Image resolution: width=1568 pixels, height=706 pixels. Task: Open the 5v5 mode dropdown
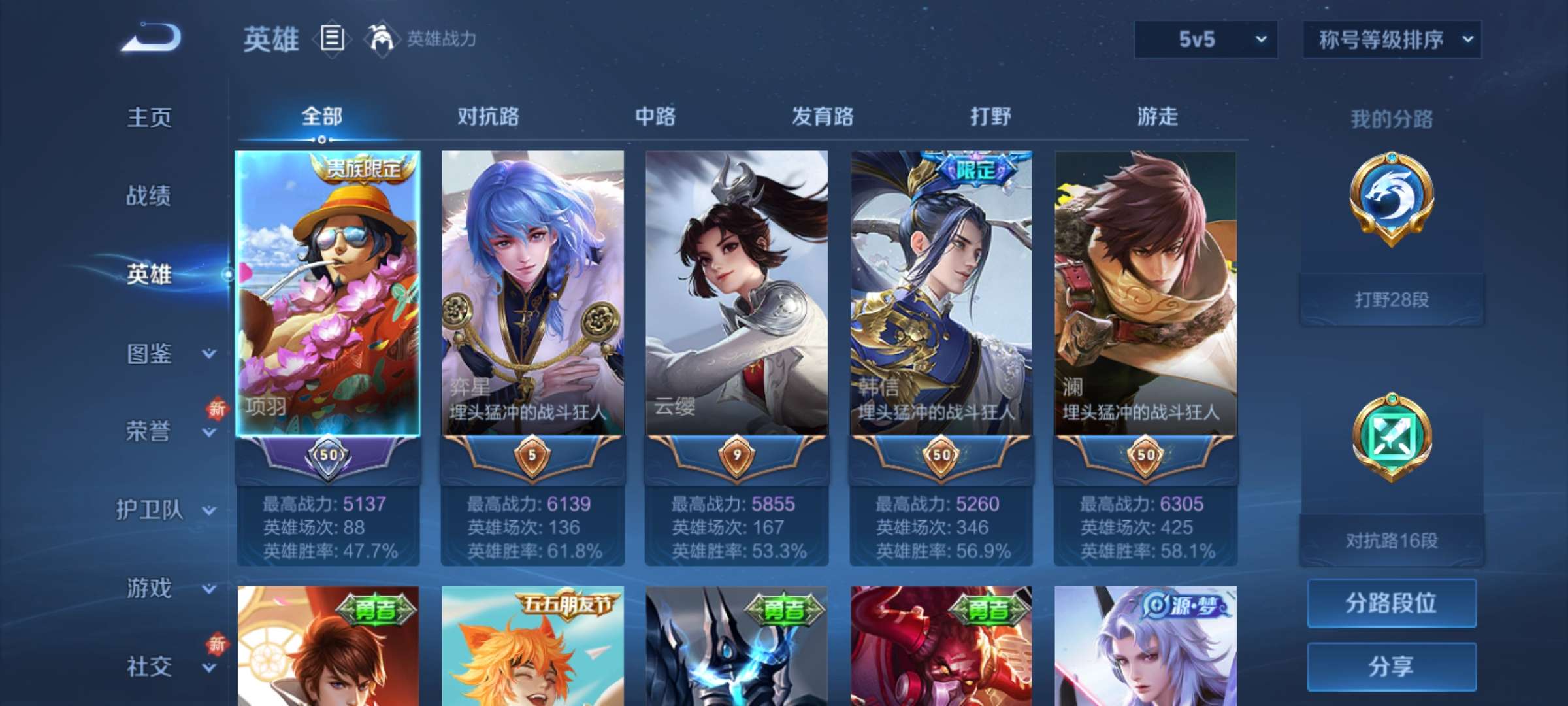(1204, 41)
